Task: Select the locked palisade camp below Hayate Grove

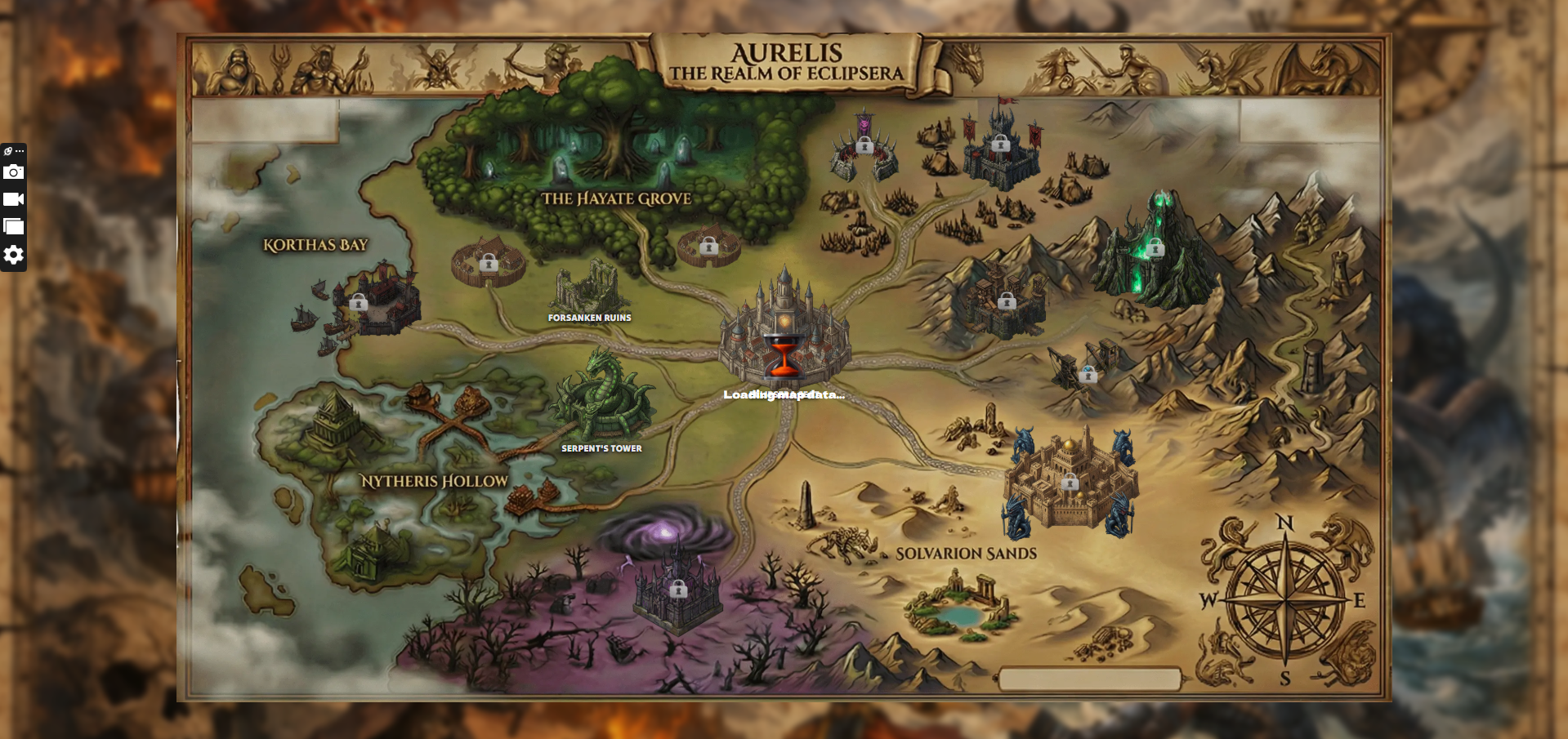Action: point(708,246)
